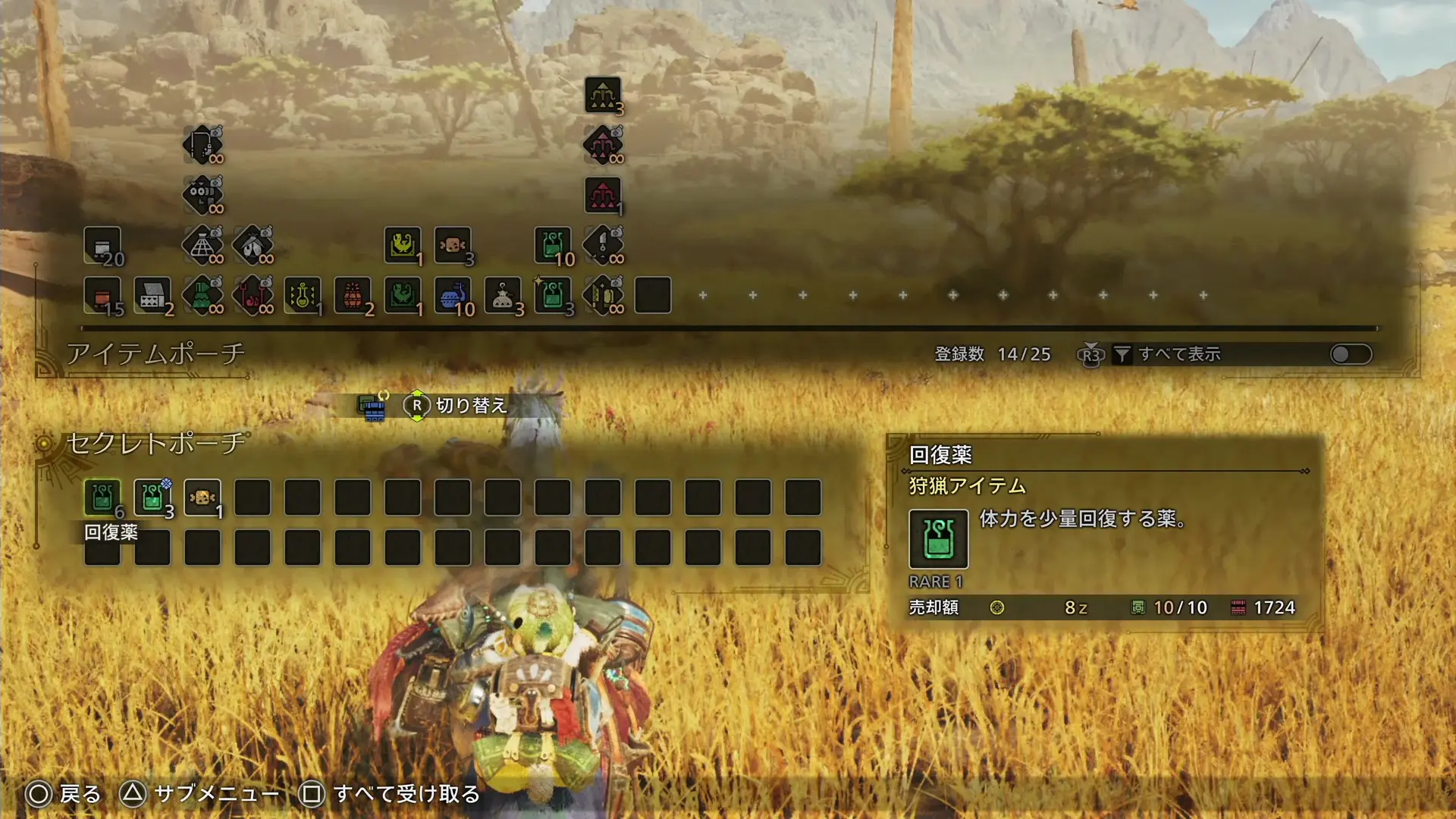Choose the hanging sack item with count 3
This screenshot has height=819, width=1456.
click(503, 295)
